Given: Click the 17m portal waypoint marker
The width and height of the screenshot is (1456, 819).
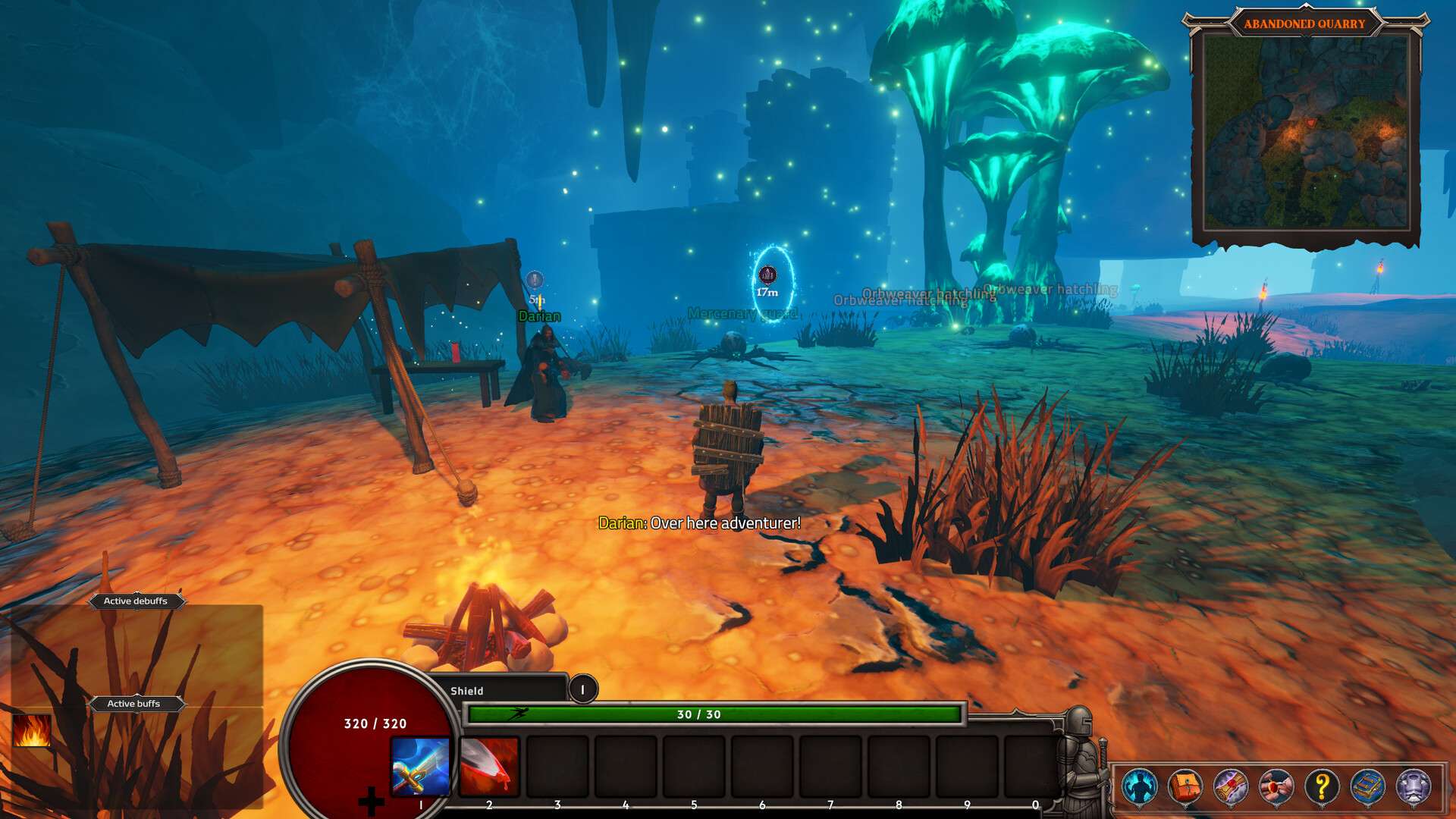Looking at the screenshot, I should pos(767,275).
